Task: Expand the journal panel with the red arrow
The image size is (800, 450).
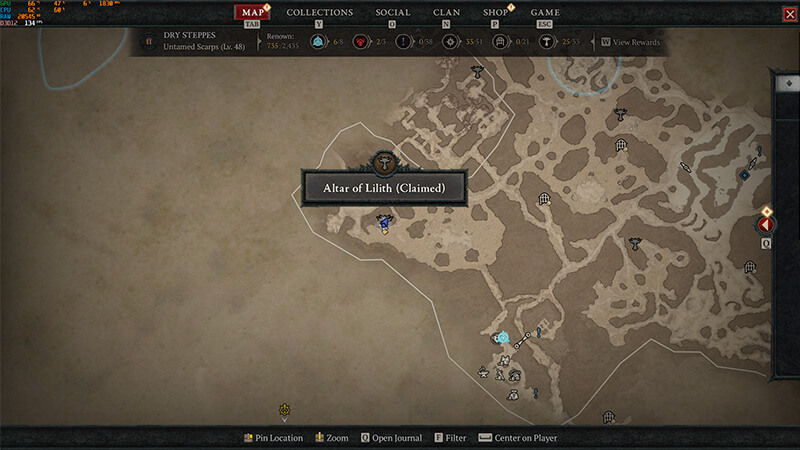Action: (767, 225)
